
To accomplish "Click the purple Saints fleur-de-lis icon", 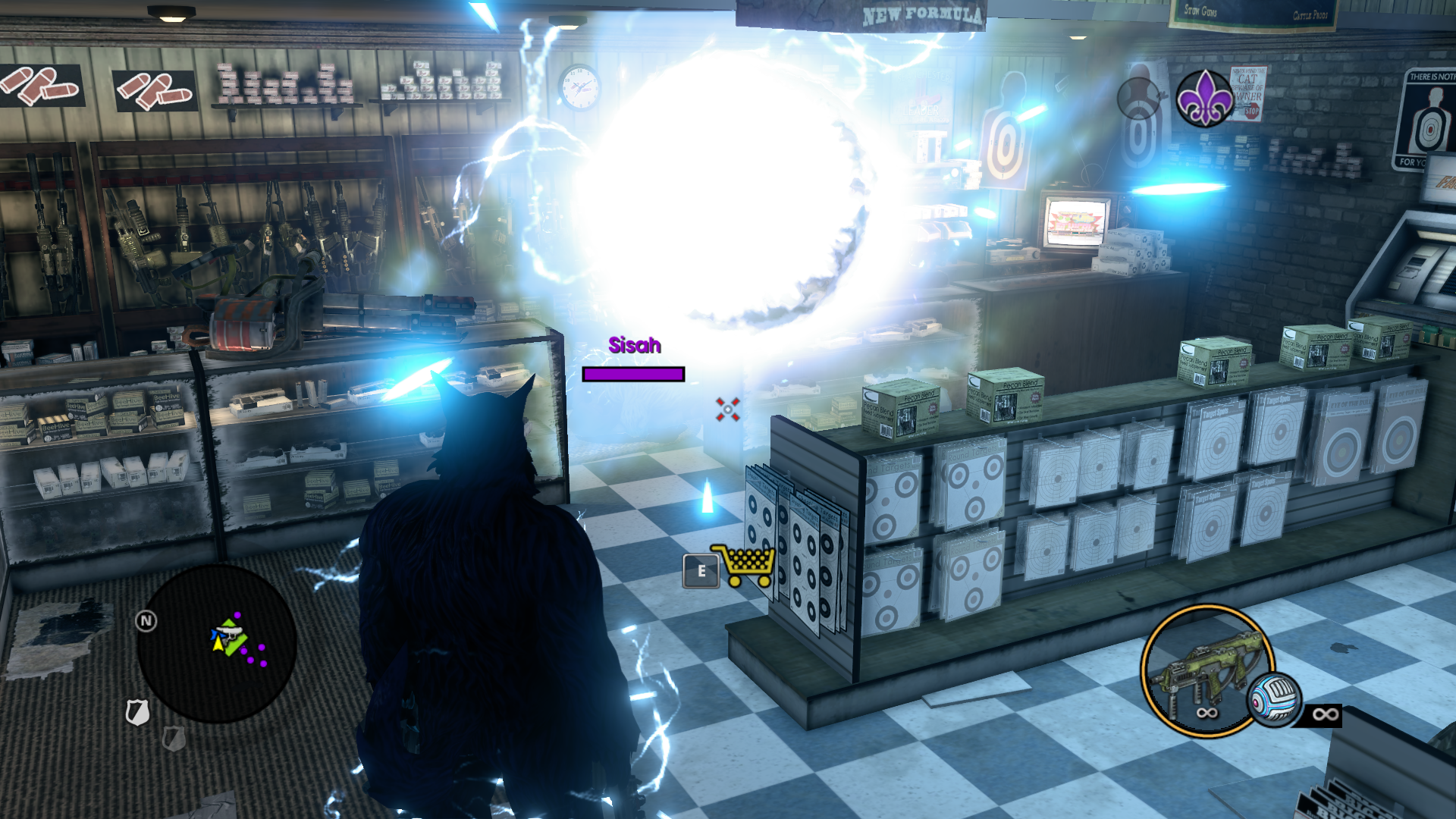I will (x=1204, y=99).
